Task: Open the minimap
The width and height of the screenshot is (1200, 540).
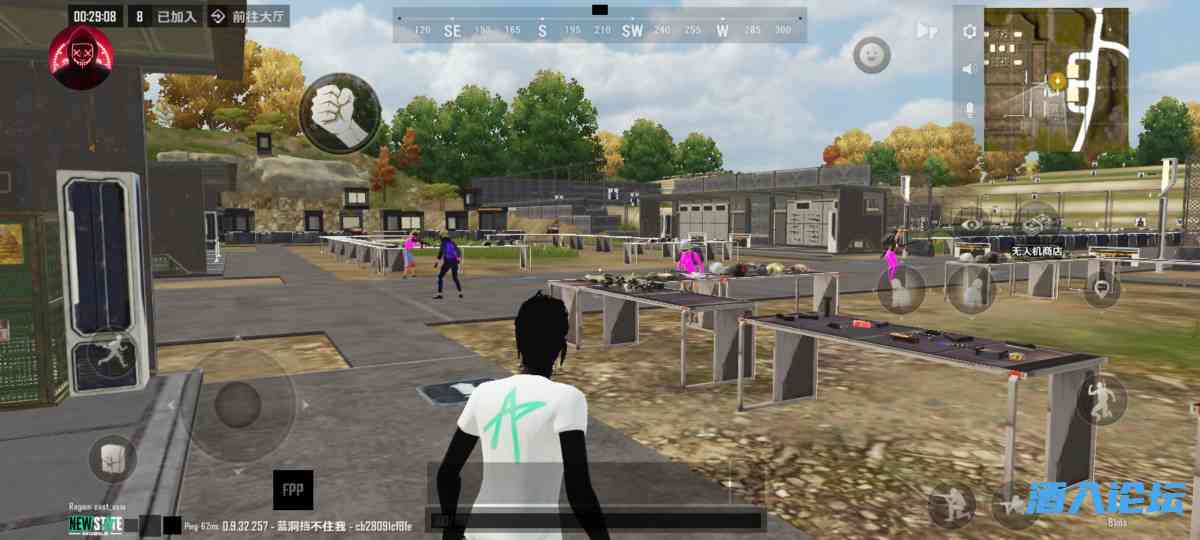Action: click(x=1056, y=79)
